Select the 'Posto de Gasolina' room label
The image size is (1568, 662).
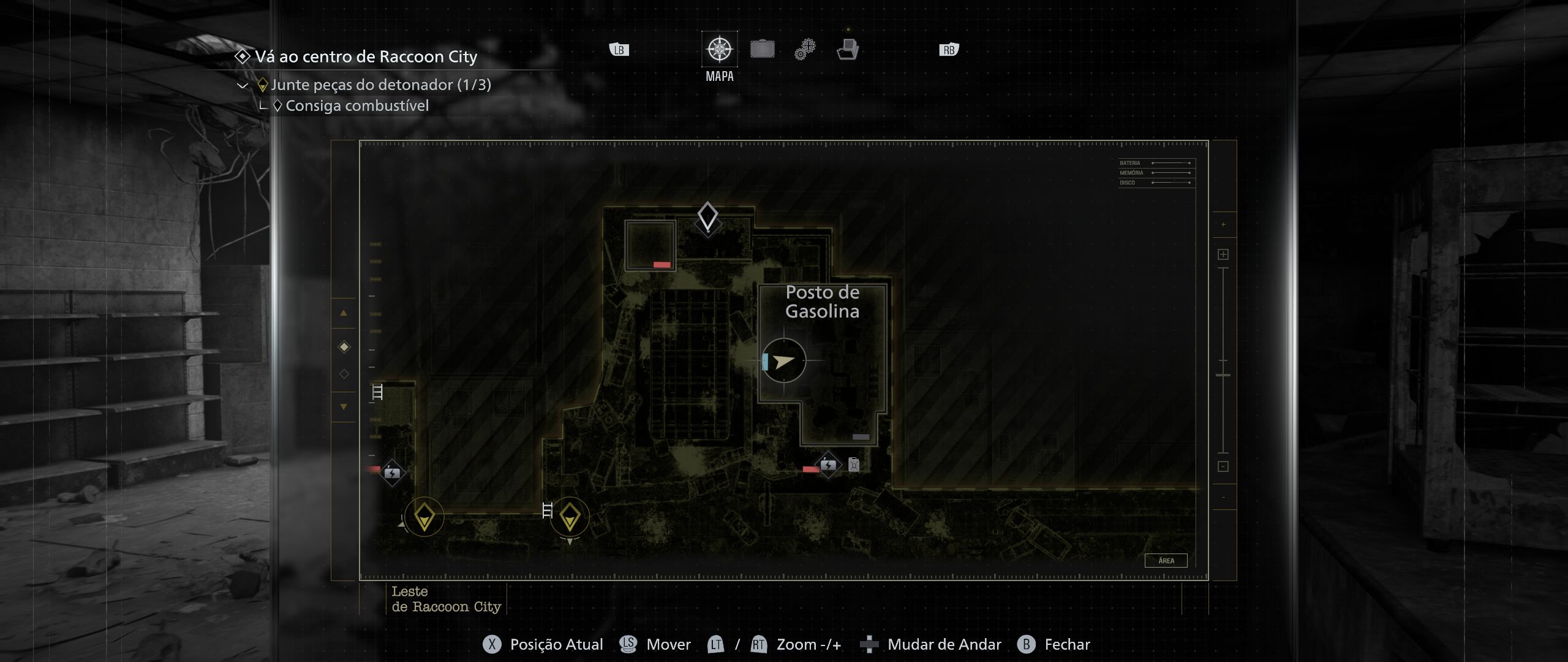(x=822, y=302)
